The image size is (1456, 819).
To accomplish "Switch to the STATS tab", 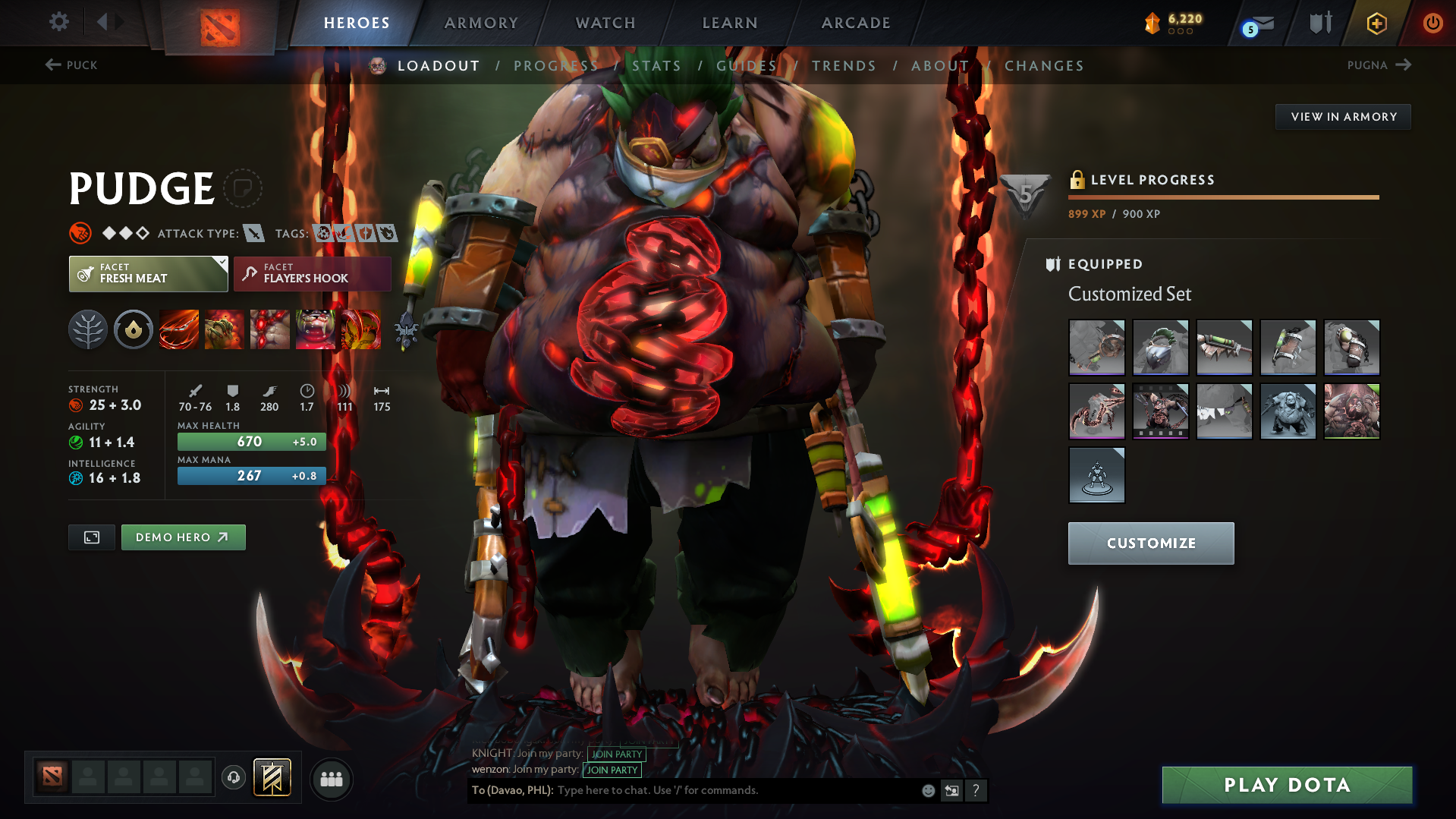I will (656, 65).
